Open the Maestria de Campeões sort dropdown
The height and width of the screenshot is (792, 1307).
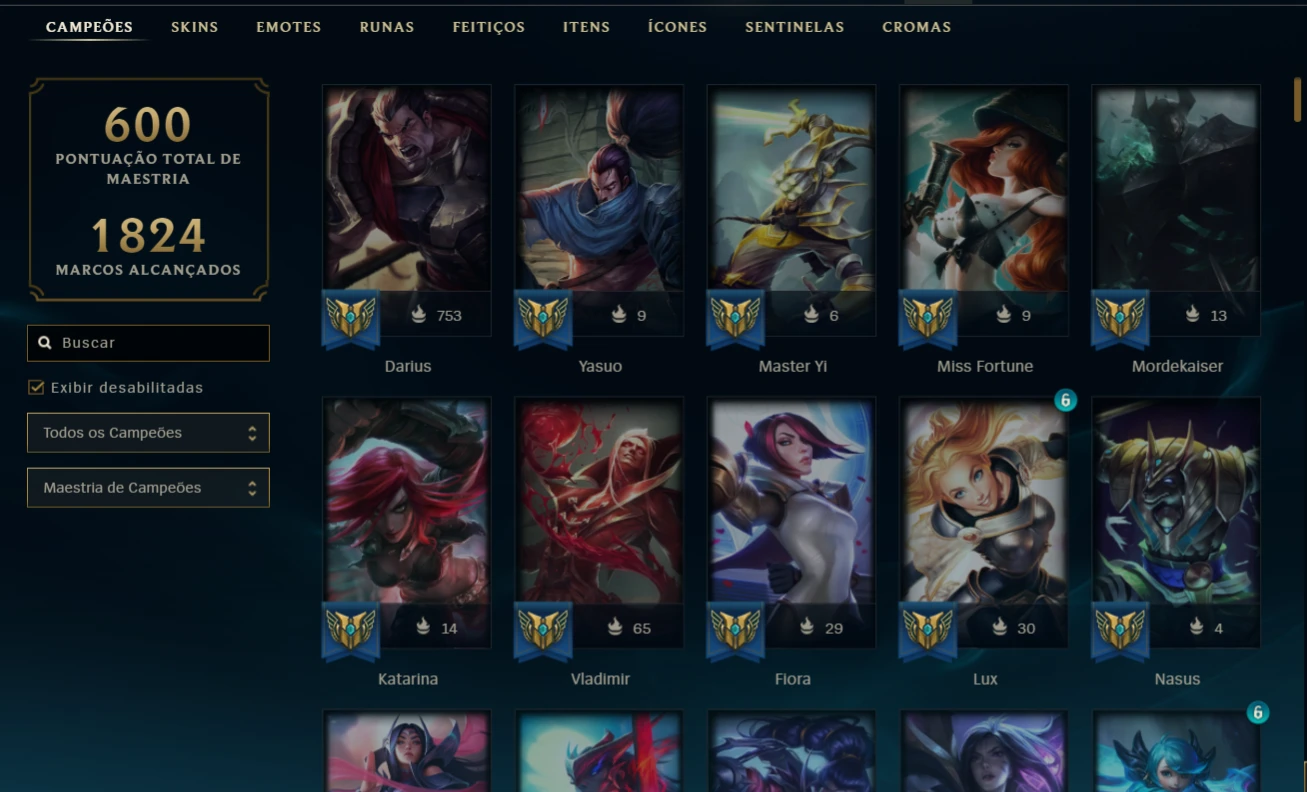[148, 487]
